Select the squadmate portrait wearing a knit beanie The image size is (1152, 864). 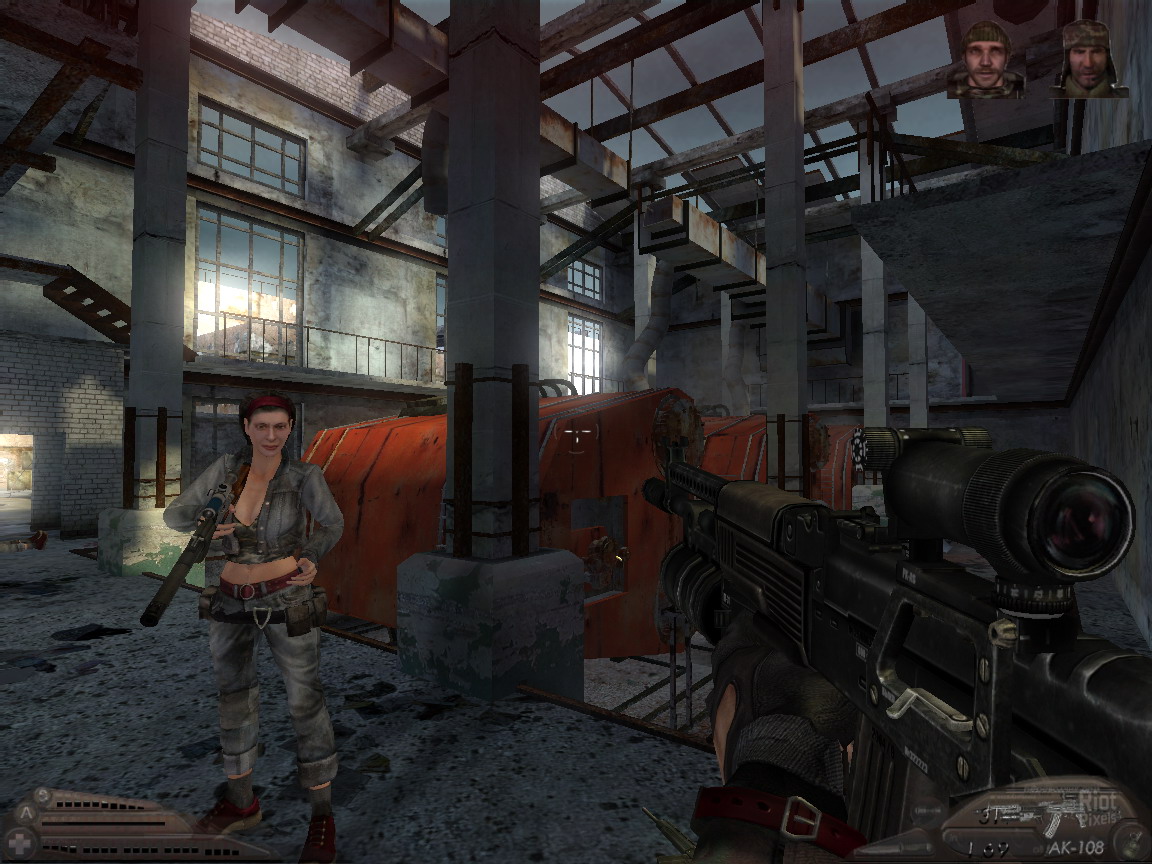click(987, 60)
